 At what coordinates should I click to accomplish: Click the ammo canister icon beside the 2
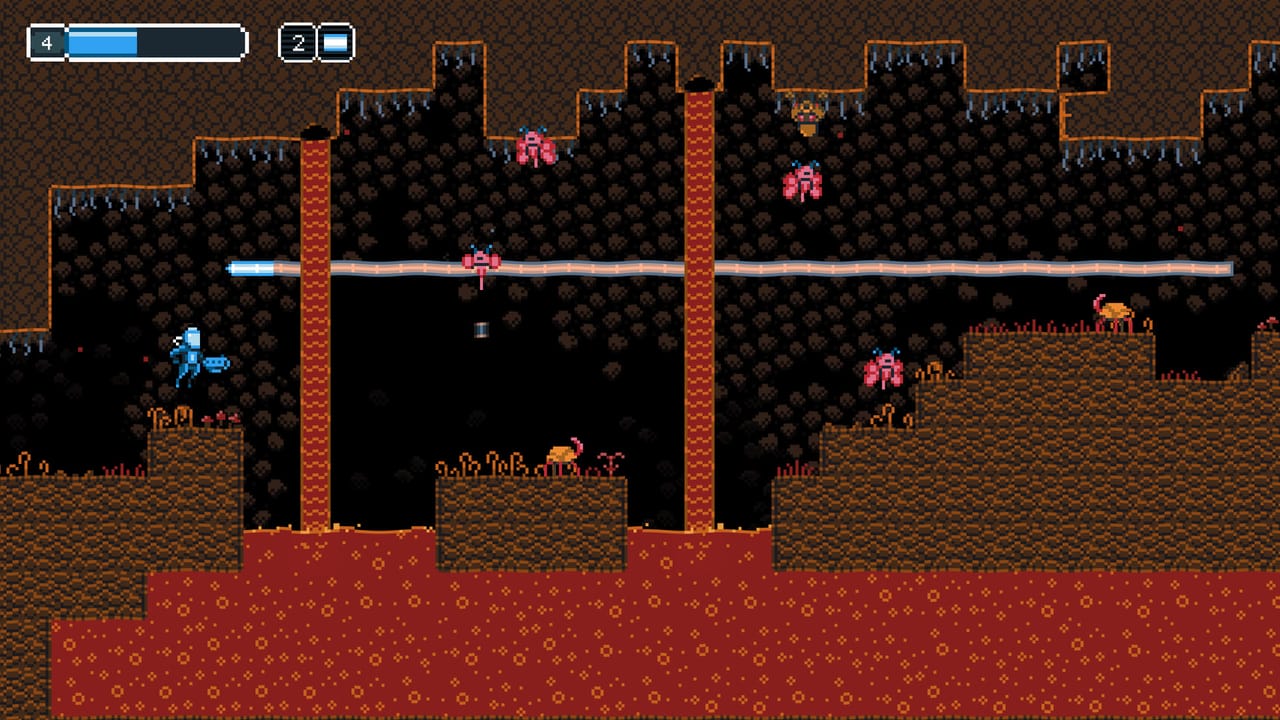[334, 42]
